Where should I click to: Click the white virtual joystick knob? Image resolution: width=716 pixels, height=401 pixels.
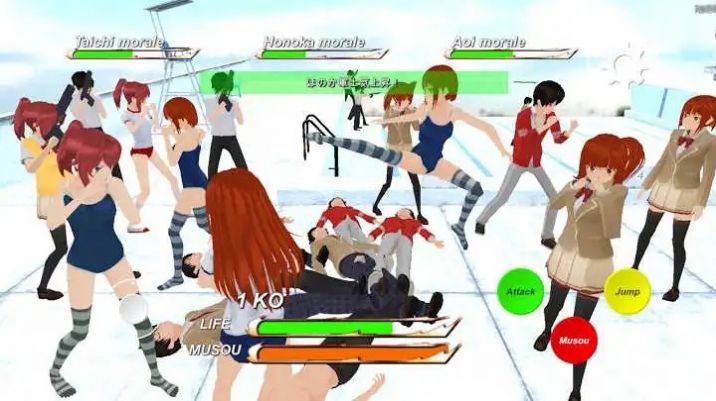pyautogui.click(x=132, y=311)
